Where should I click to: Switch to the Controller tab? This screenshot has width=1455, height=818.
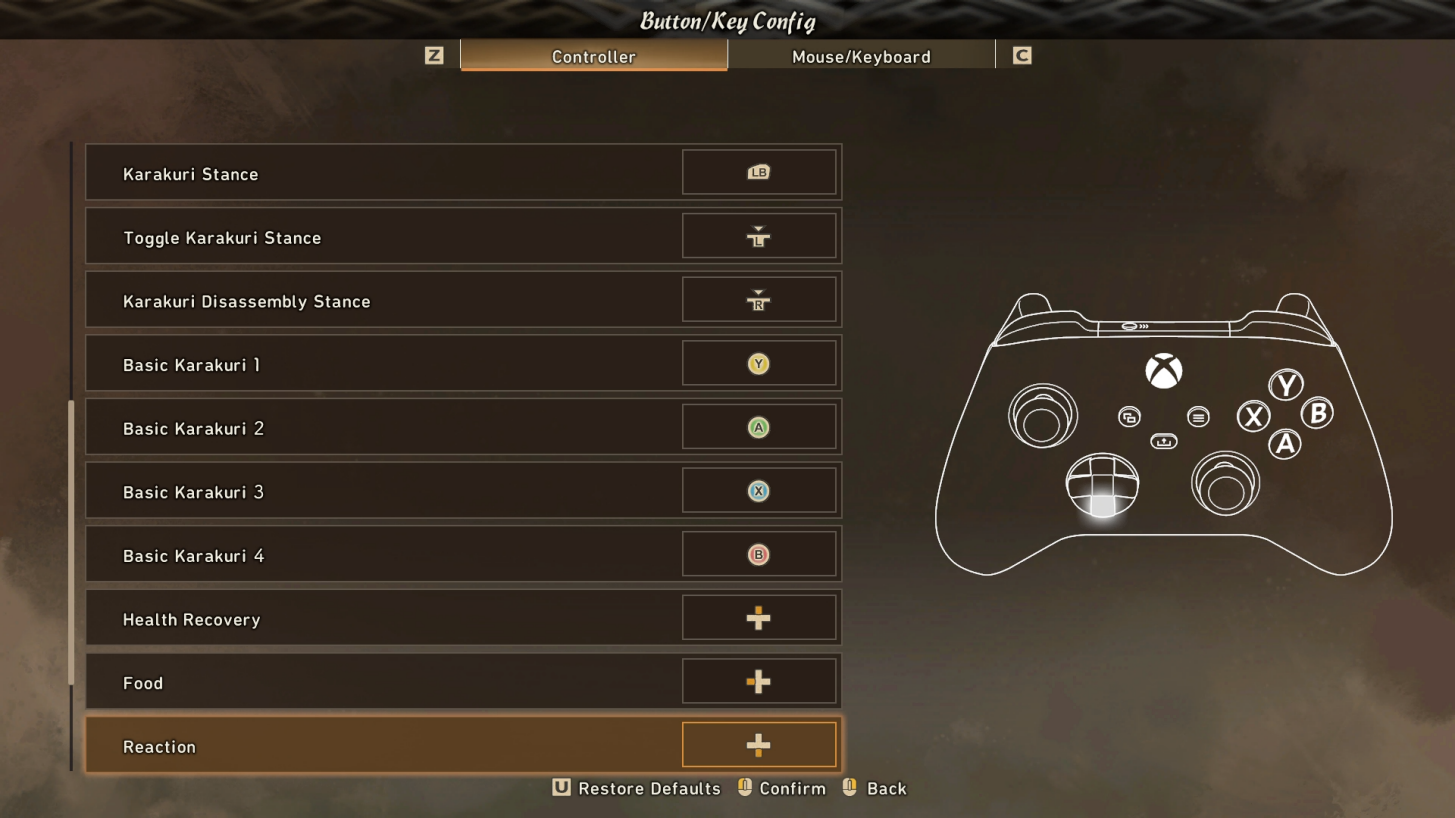click(x=593, y=57)
